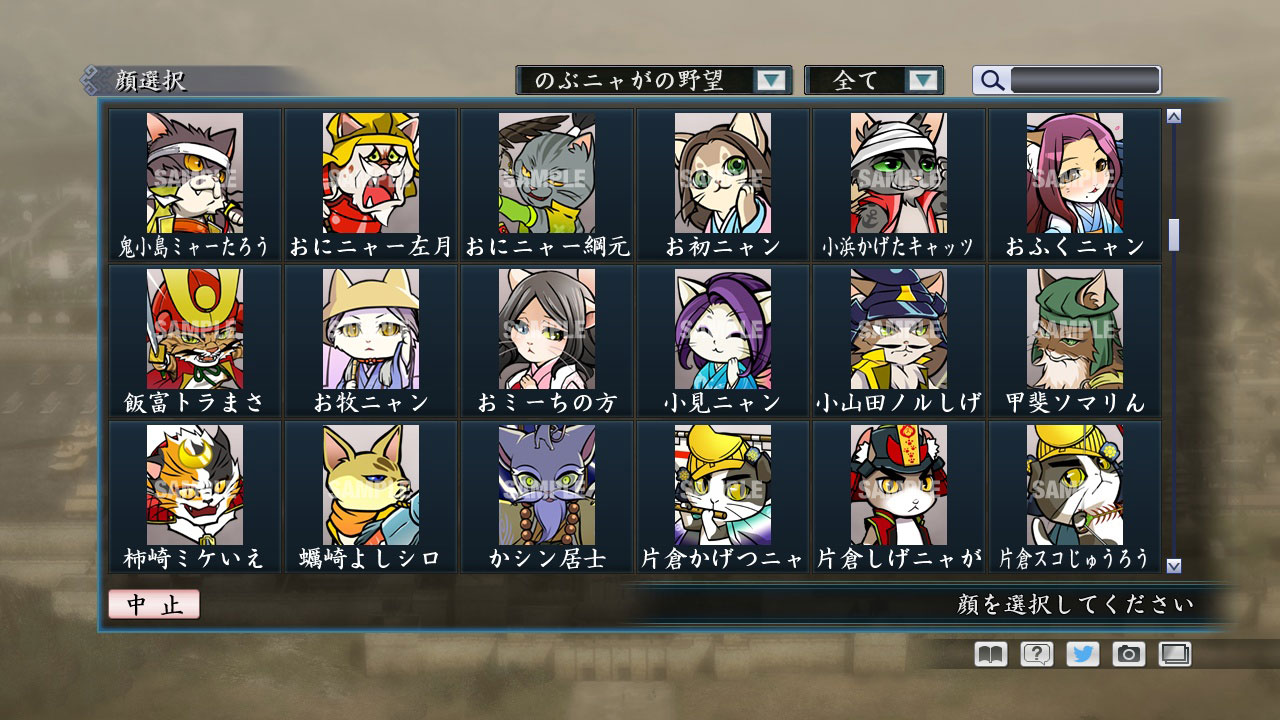Viewport: 1280px width, 720px height.
Task: Open the series dropdown arrow button
Action: click(x=770, y=79)
